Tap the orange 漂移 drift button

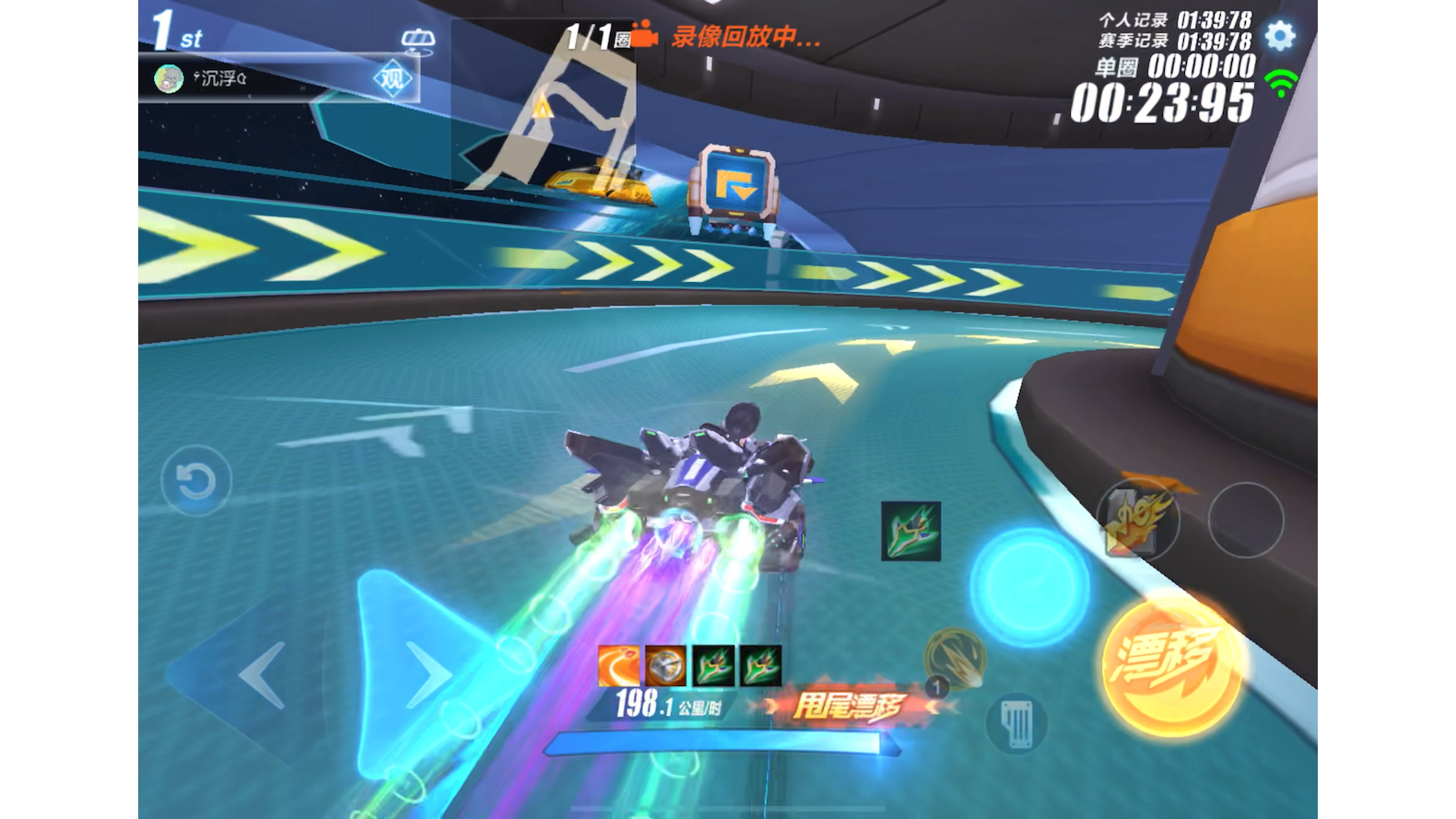click(x=1170, y=664)
